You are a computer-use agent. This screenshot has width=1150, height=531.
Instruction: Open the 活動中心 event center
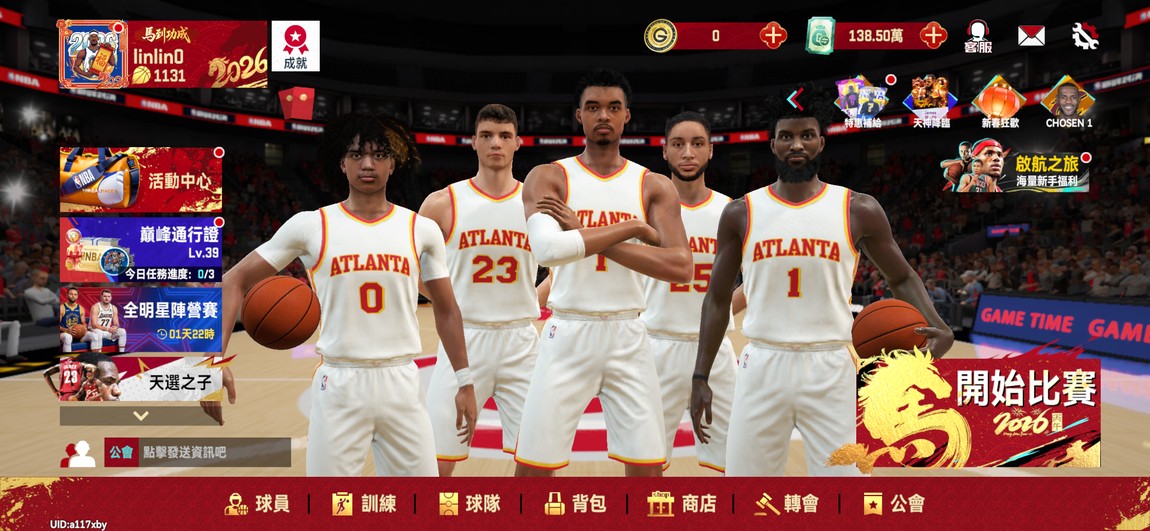pyautogui.click(x=141, y=180)
